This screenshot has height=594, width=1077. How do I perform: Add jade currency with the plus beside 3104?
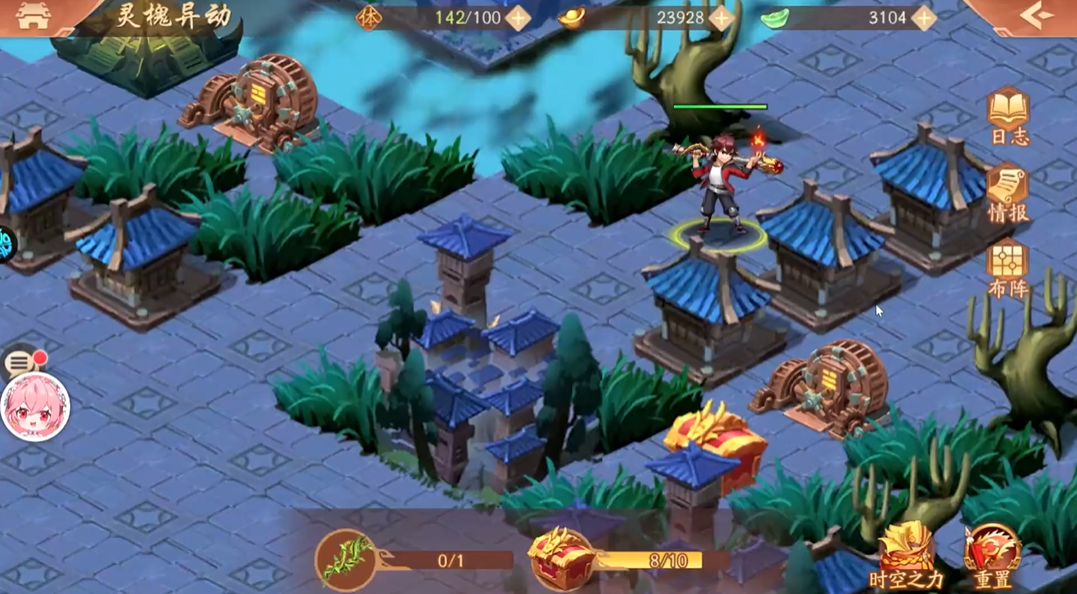[x=923, y=18]
